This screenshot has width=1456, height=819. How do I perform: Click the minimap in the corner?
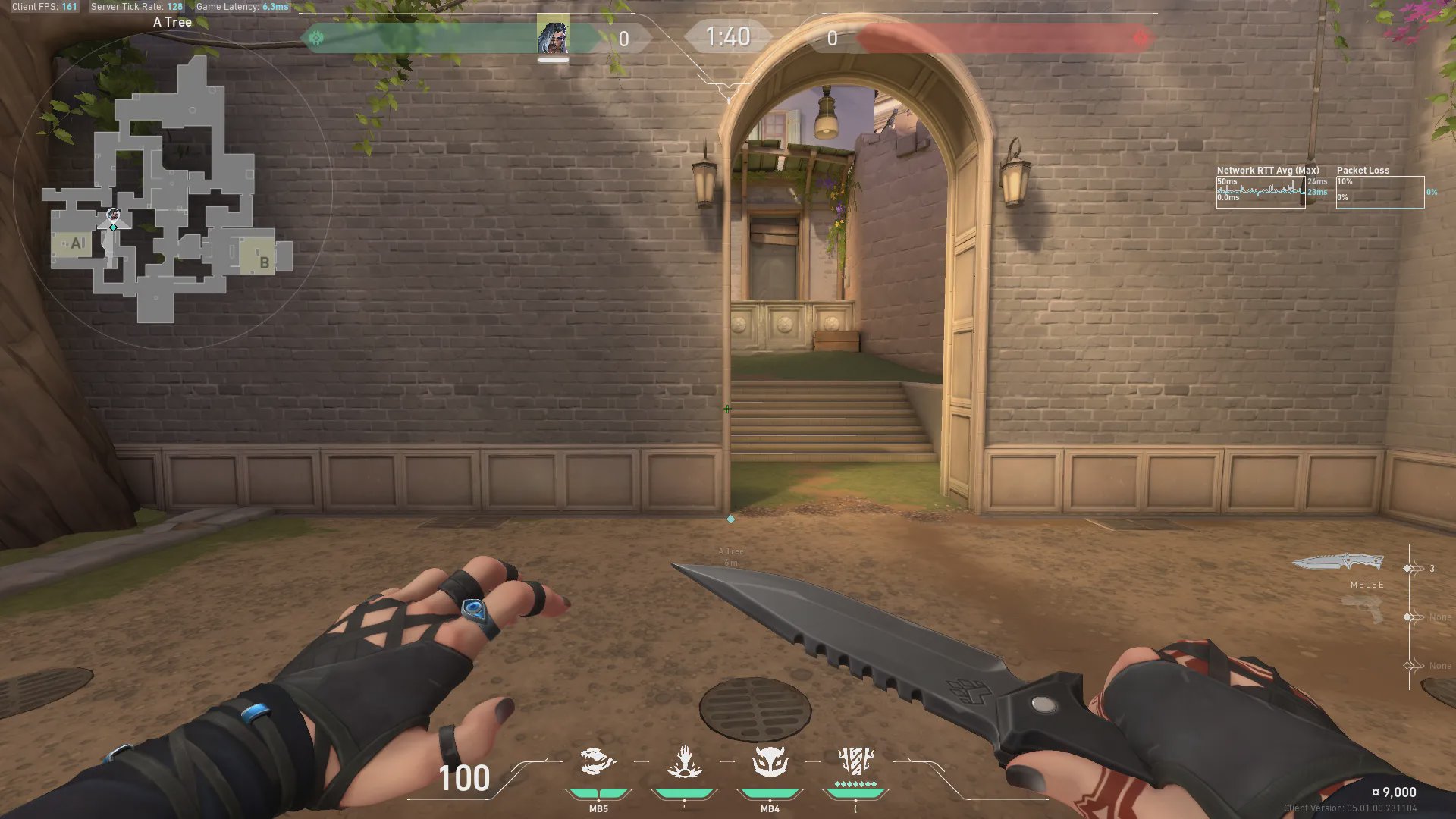click(171, 191)
